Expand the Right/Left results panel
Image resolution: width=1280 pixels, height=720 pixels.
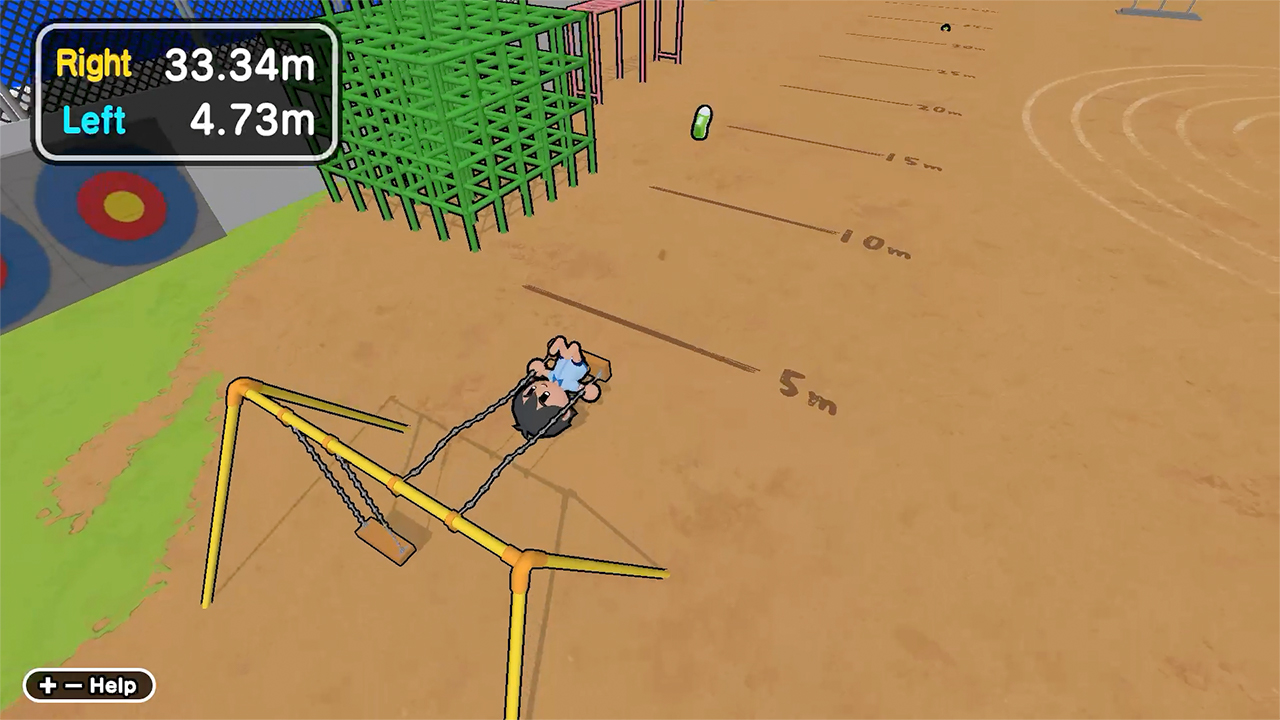pyautogui.click(x=186, y=93)
